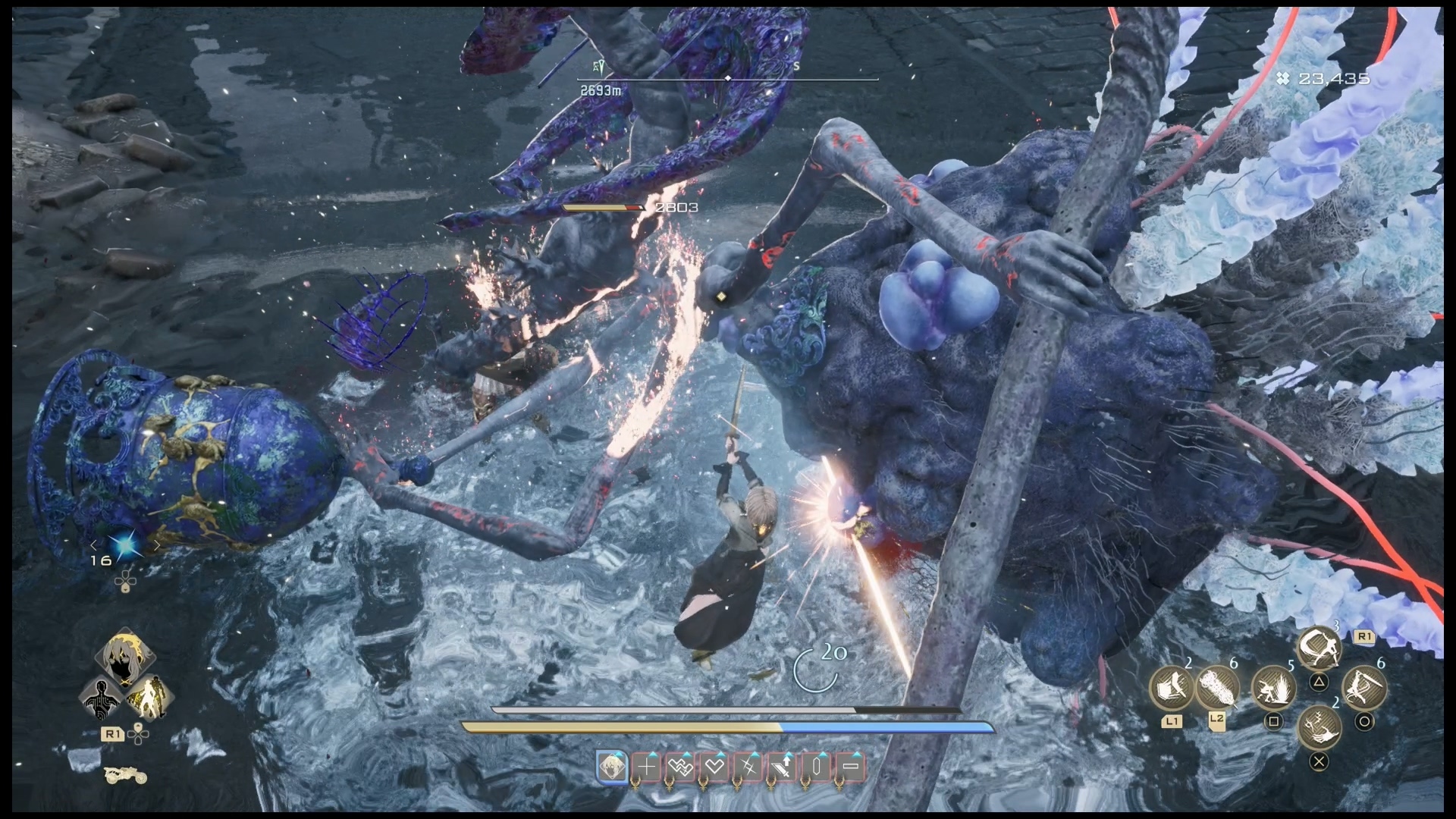Activate the sweeping slash skill above Triangle

click(x=1319, y=648)
